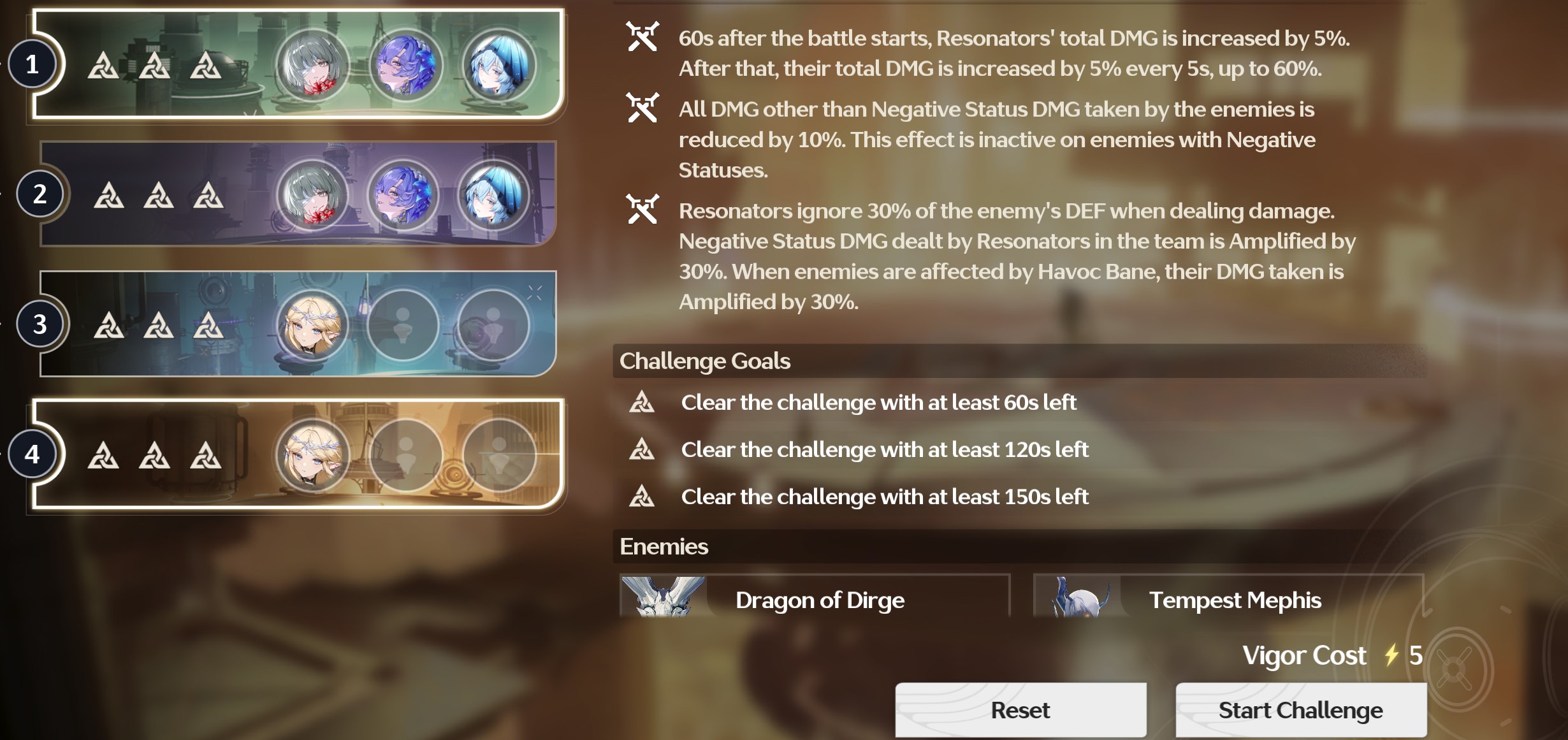Reset the team setup
Viewport: 1568px width, 740px height.
tap(1020, 710)
